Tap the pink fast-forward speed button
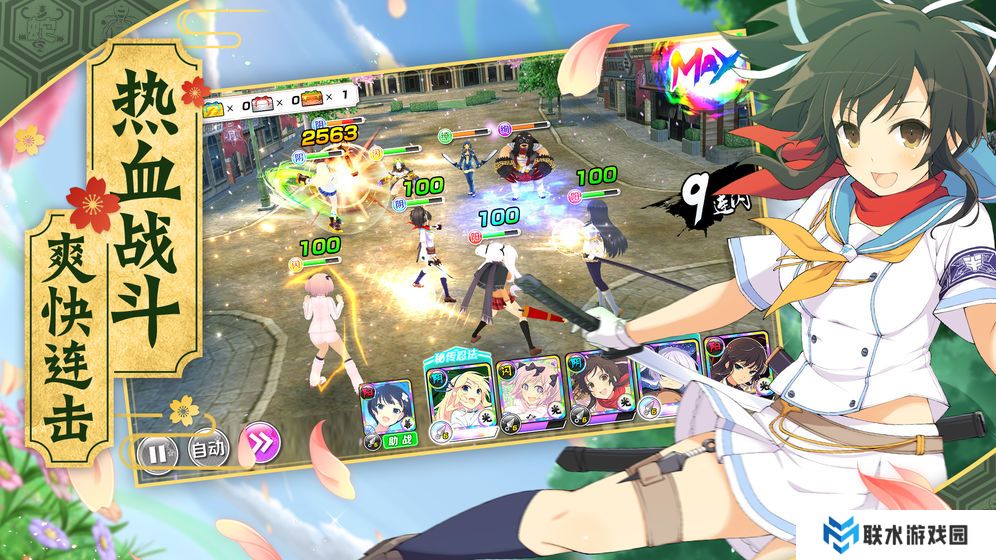Screen dimensions: 996x560 264,442
